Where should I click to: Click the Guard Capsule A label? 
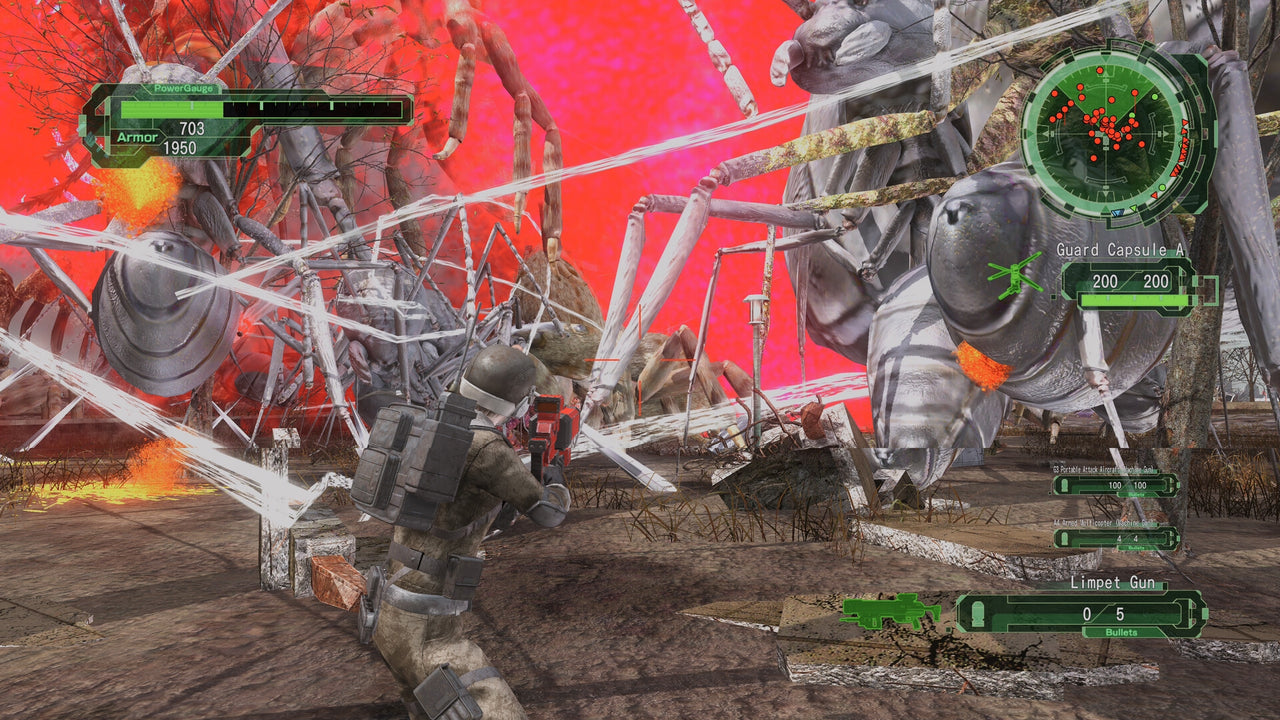(1121, 249)
